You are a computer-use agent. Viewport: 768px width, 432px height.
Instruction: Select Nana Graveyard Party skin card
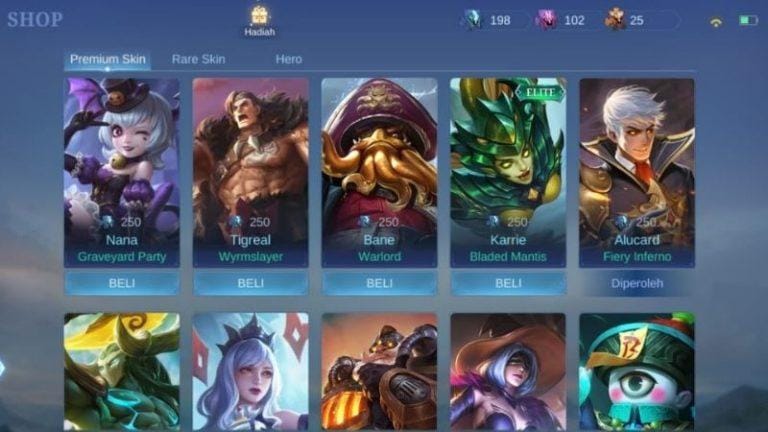[122, 172]
